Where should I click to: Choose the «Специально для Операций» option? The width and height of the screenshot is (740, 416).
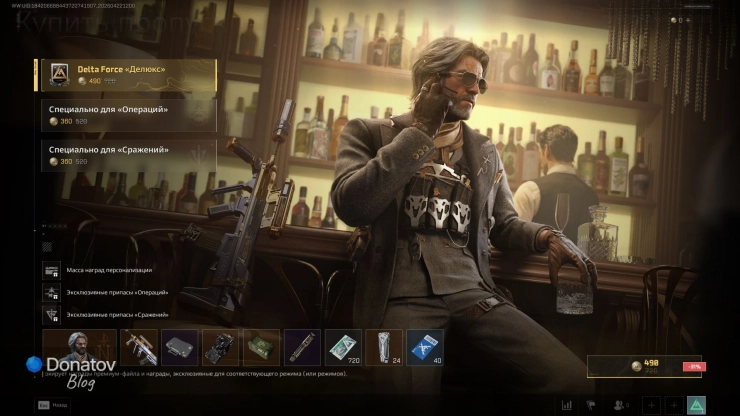(128, 114)
